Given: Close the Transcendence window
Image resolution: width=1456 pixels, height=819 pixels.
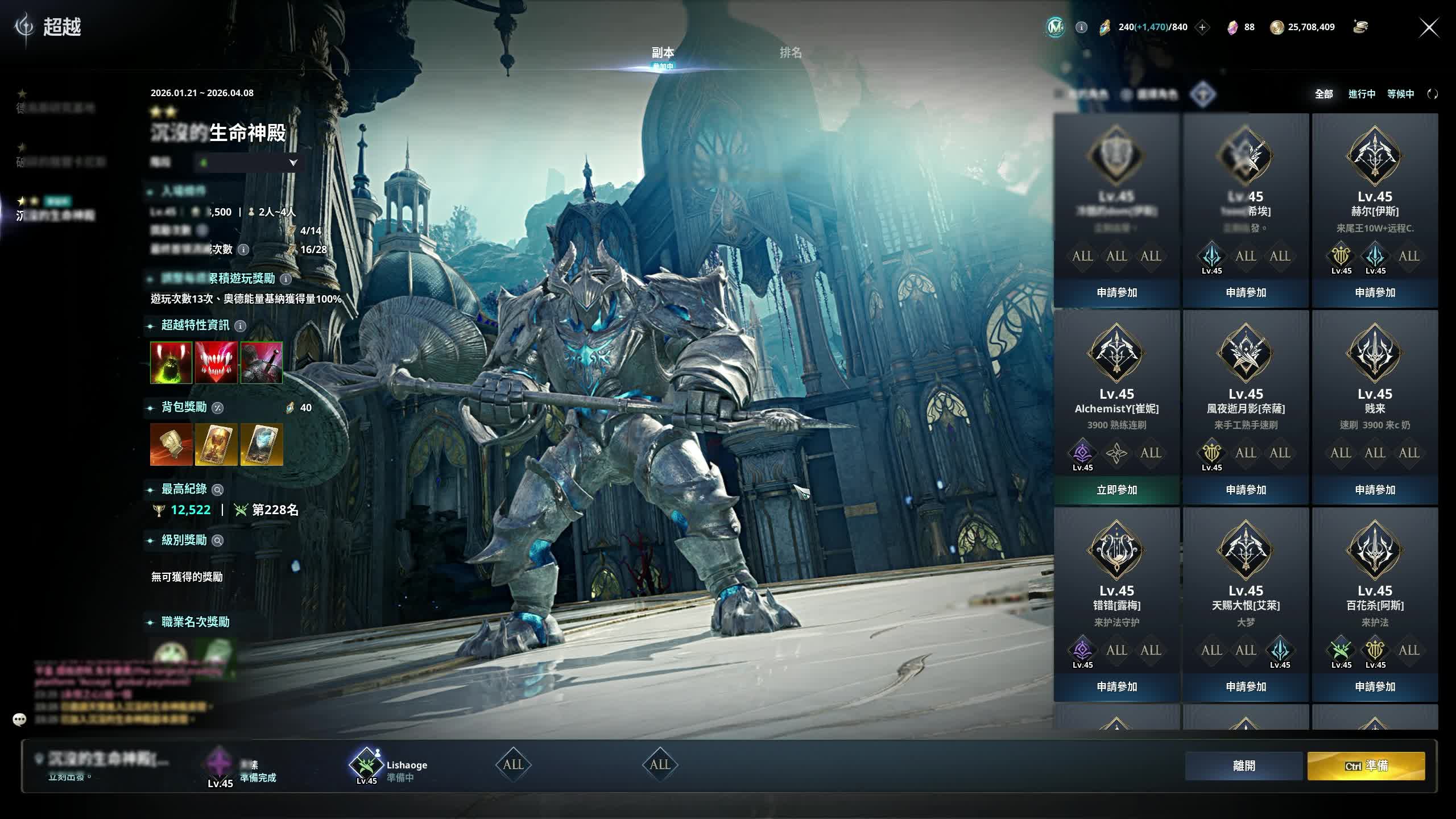Looking at the screenshot, I should [x=1429, y=27].
